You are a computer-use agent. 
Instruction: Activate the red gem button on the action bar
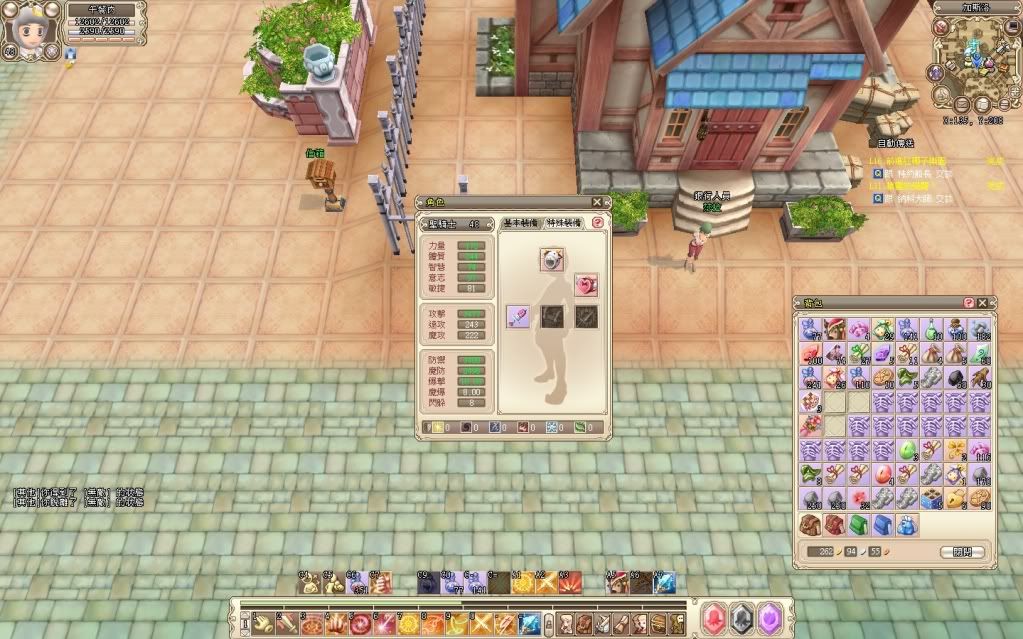click(714, 617)
